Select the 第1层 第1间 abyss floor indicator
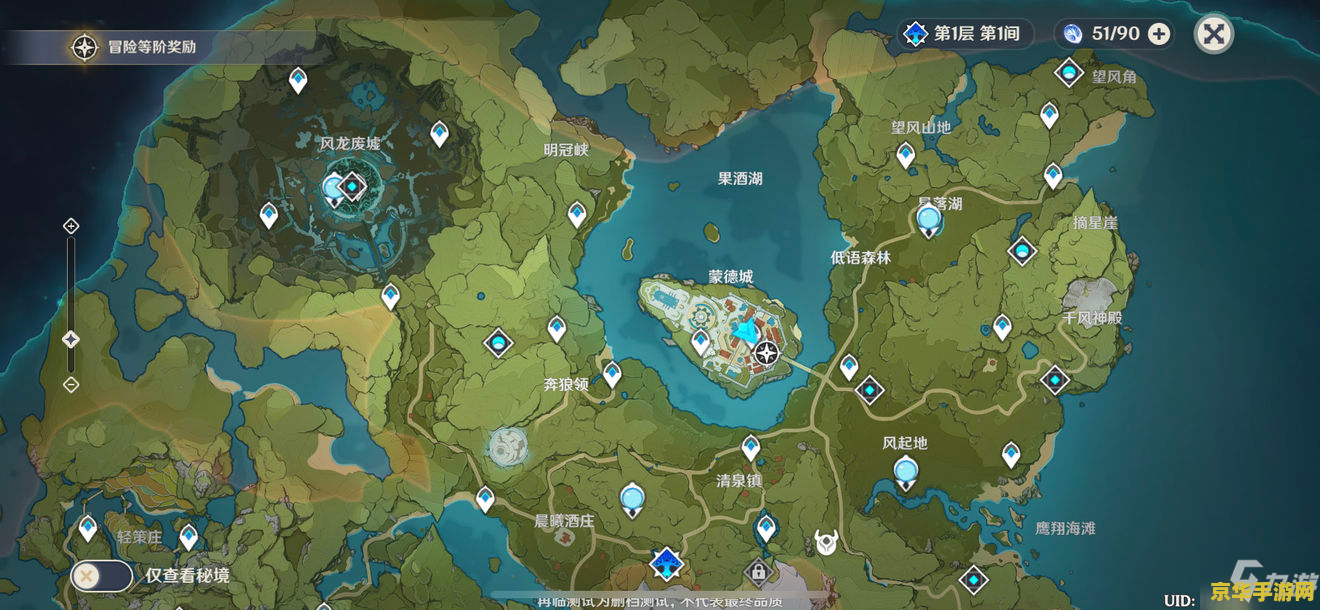Image resolution: width=1320 pixels, height=610 pixels. 964,34
